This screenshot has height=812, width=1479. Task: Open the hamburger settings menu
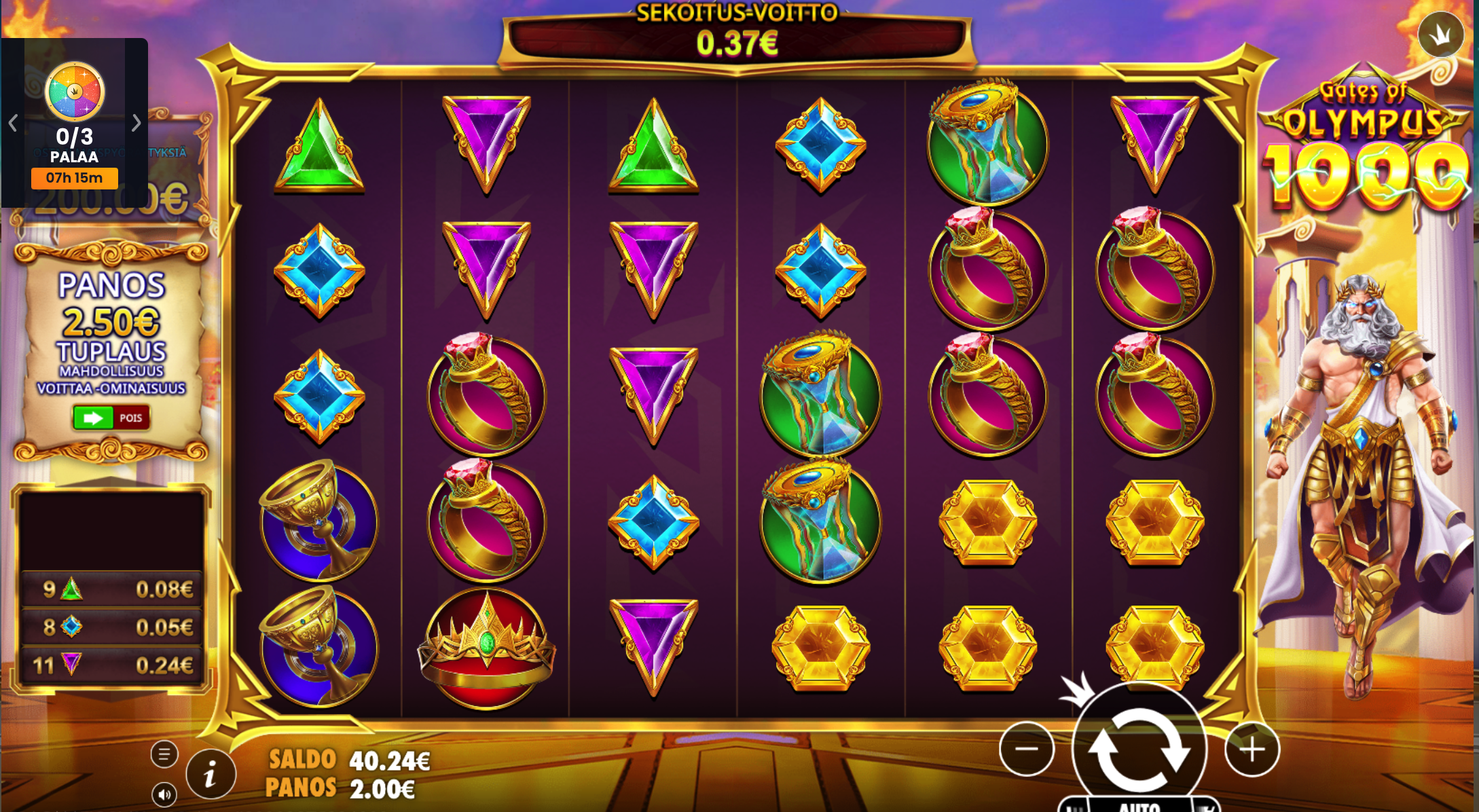[164, 754]
